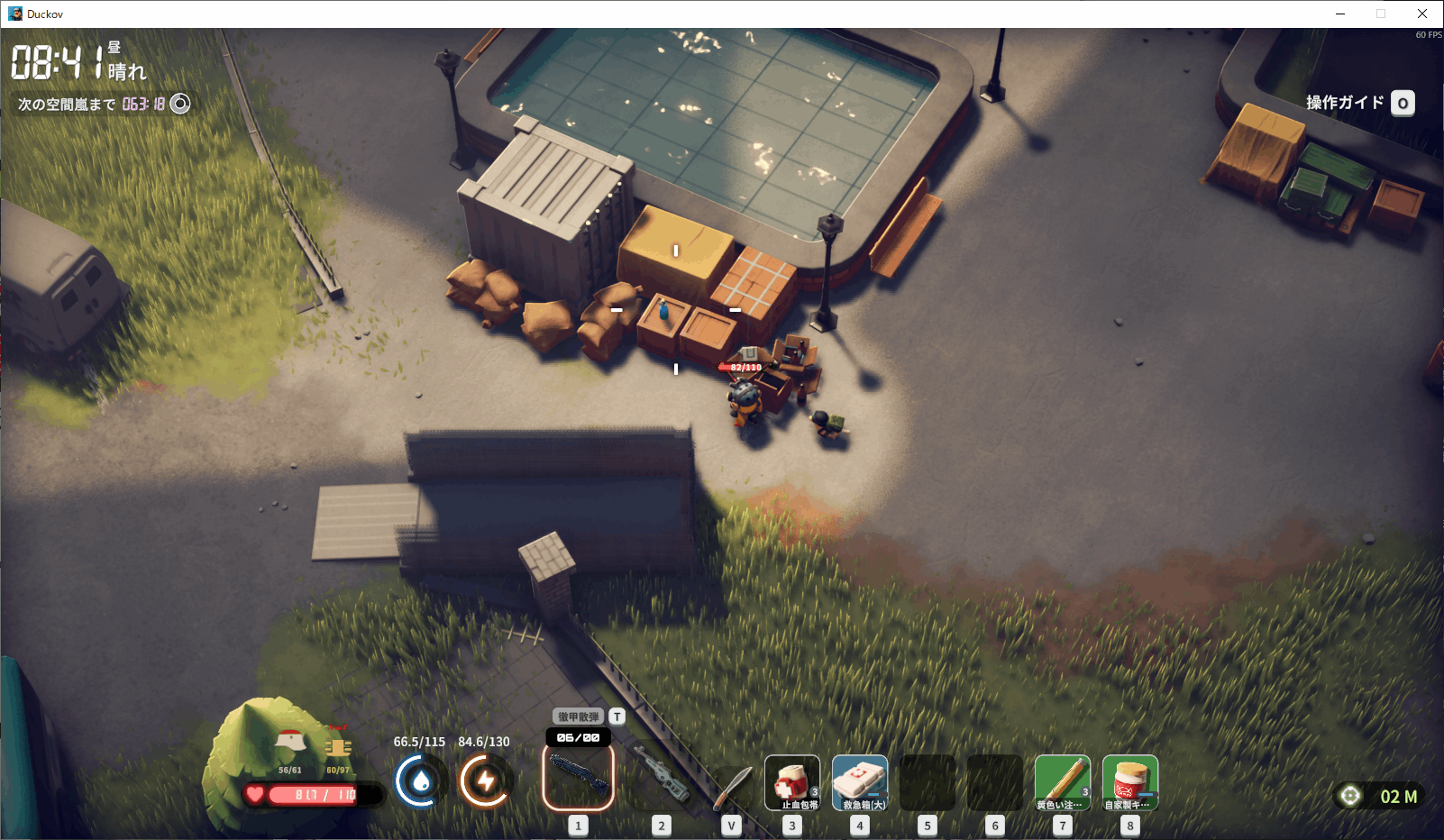Click the helmet armor status icon
Viewport: 1444px width, 840px height.
coord(290,744)
